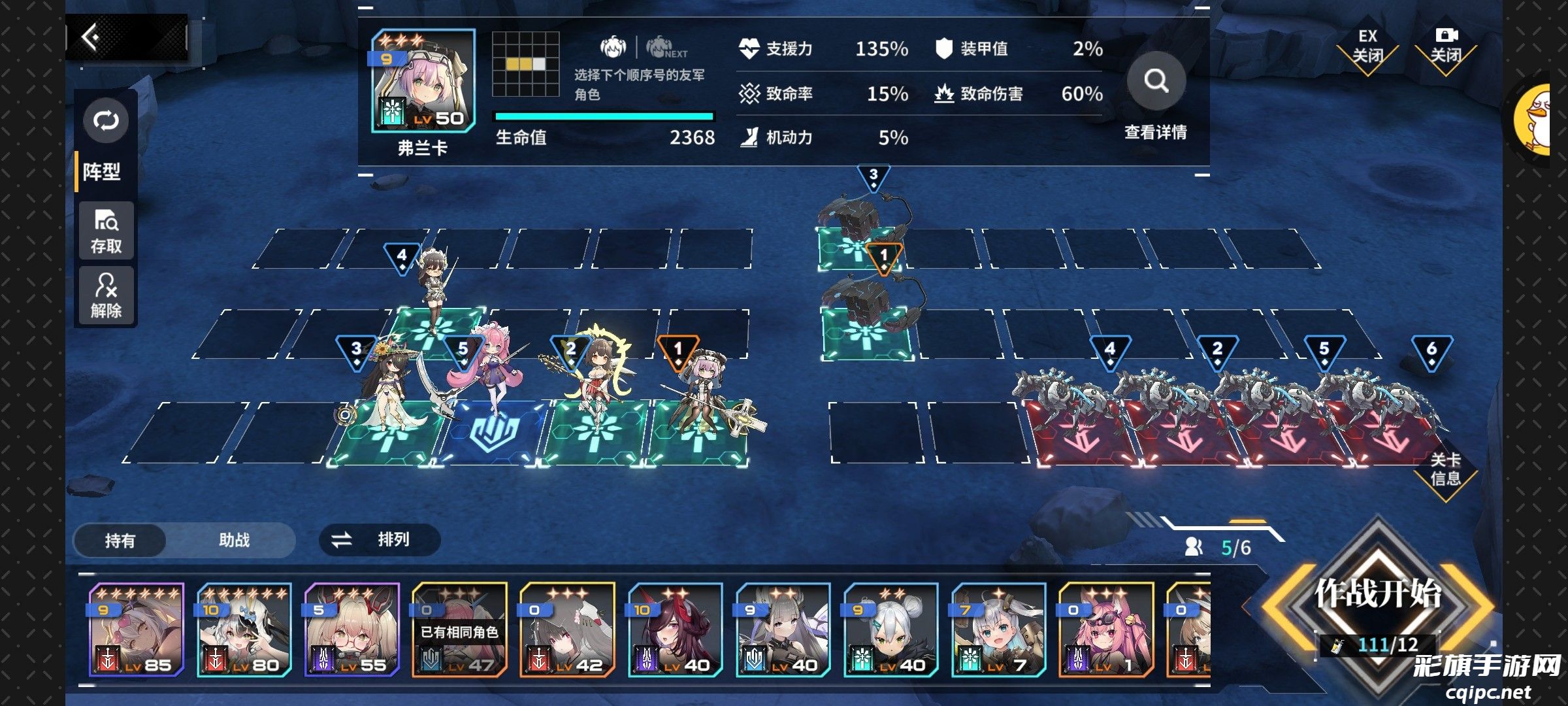The width and height of the screenshot is (1568, 706).
Task: Switch to the 持有 owned tab
Action: pos(120,541)
